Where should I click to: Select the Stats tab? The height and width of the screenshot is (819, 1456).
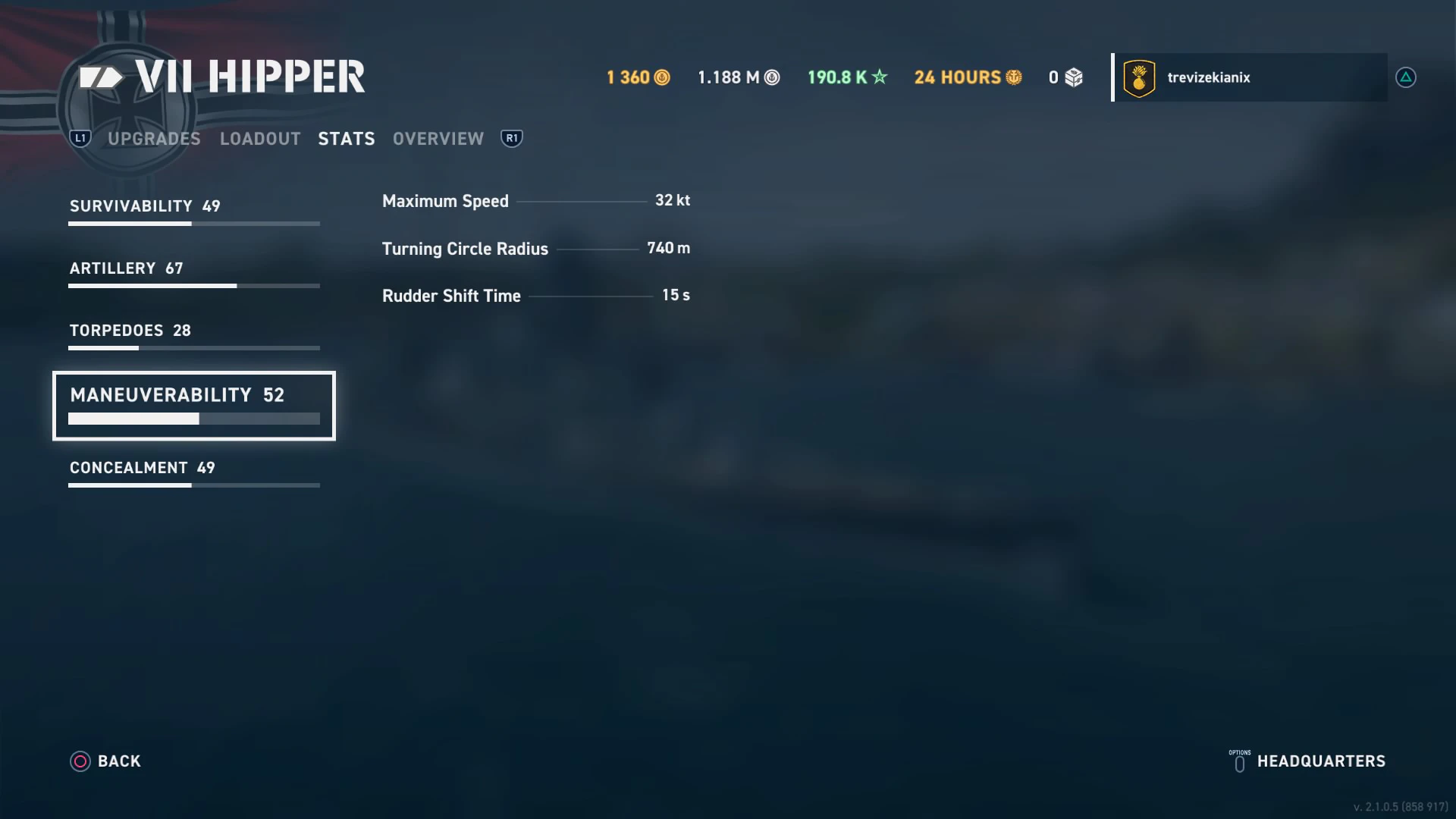347,139
